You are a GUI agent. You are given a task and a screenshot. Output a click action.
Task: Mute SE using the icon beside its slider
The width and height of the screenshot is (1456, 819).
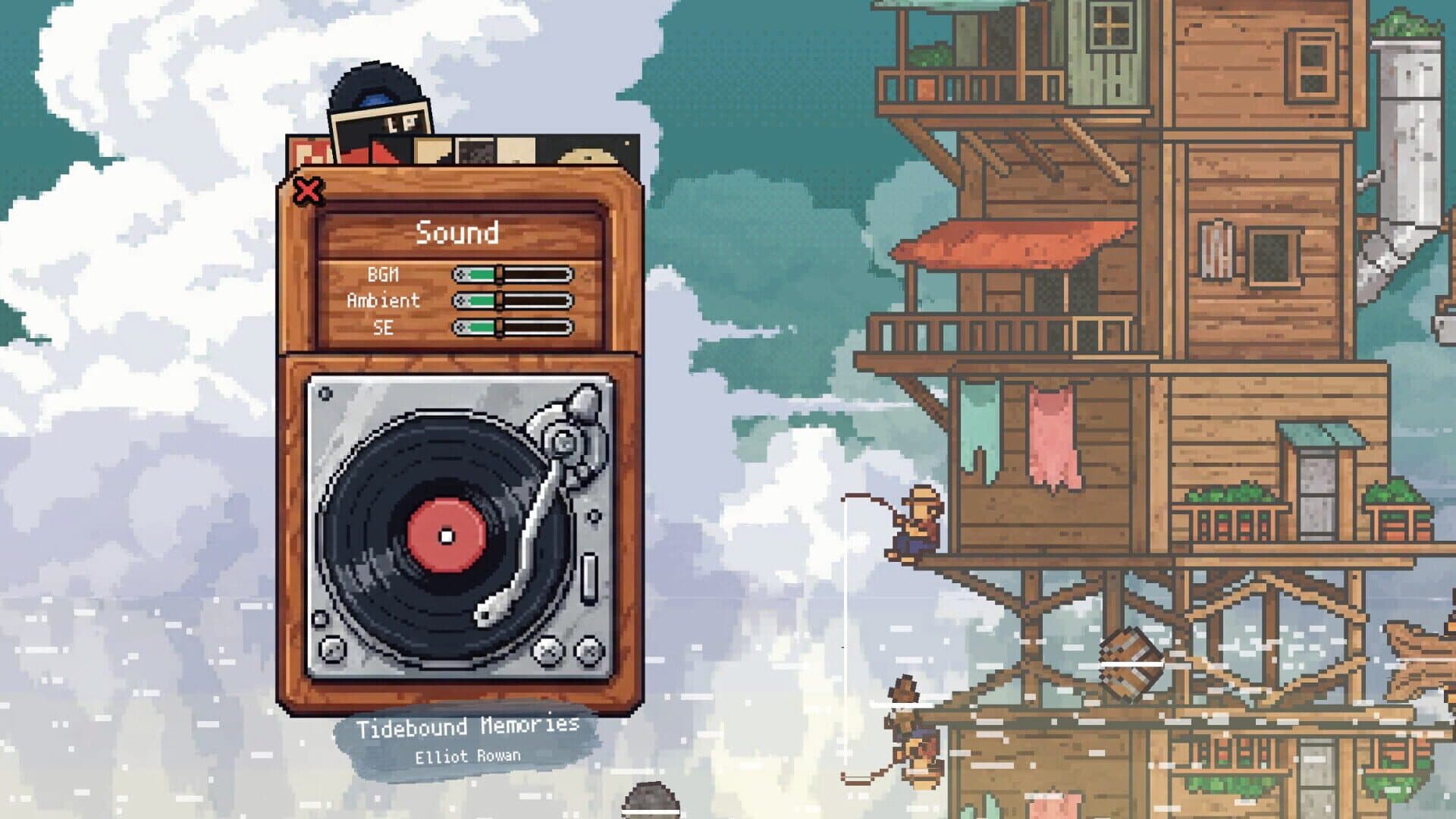point(460,326)
